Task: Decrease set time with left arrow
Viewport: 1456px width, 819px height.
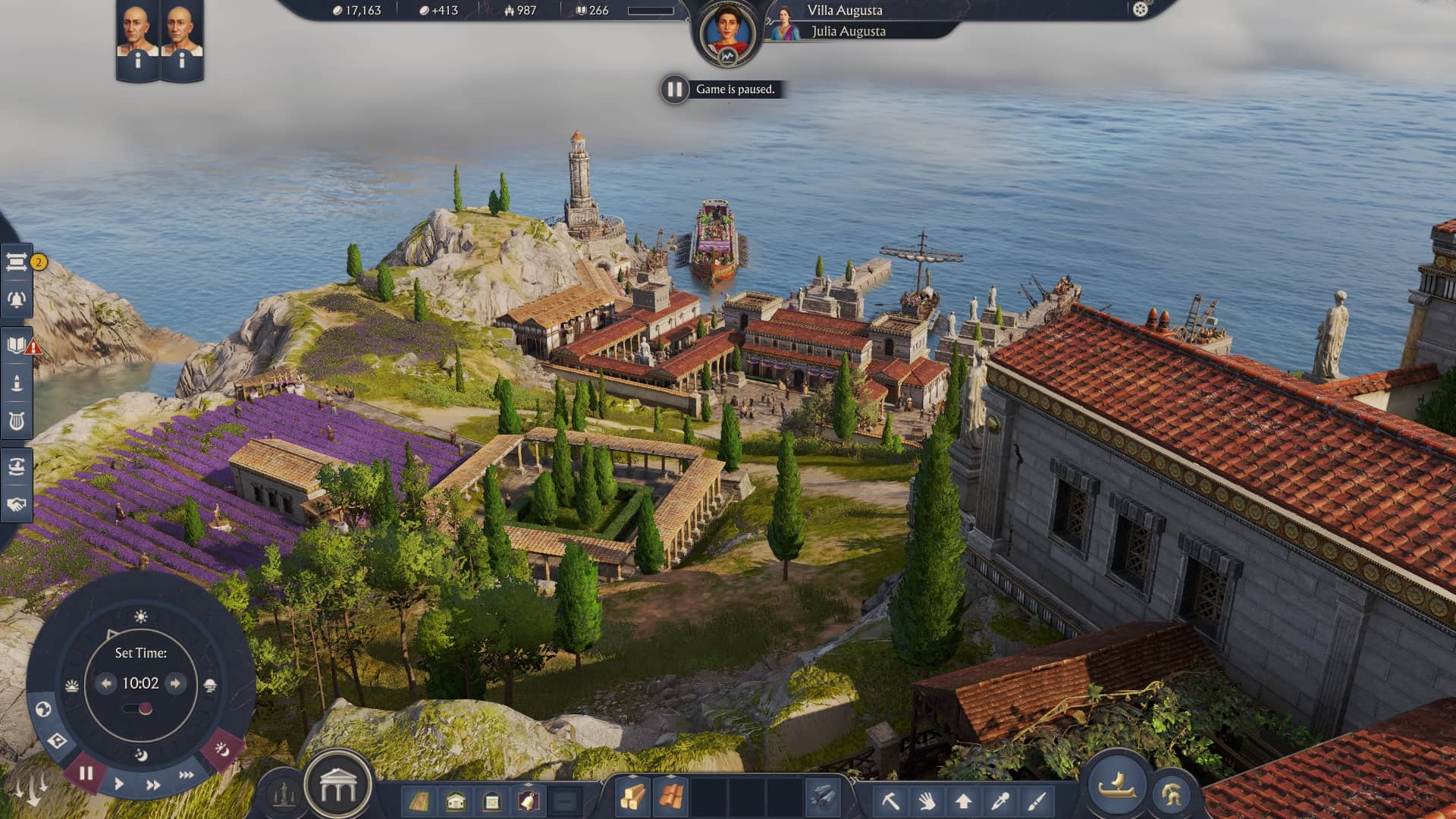Action: pos(106,683)
